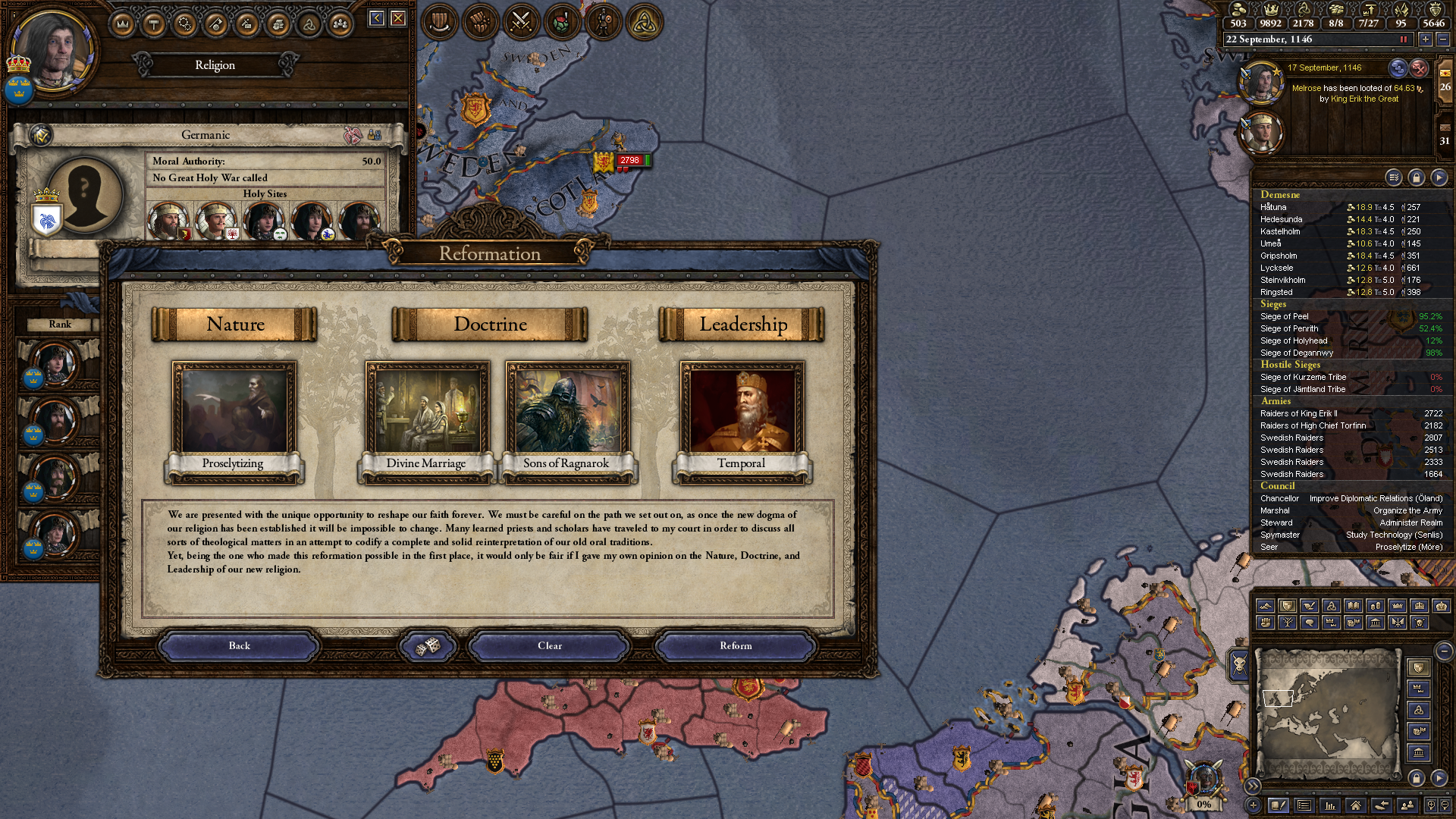Select the Seer Proselytize council row
The width and height of the screenshot is (1456, 819).
click(1351, 547)
